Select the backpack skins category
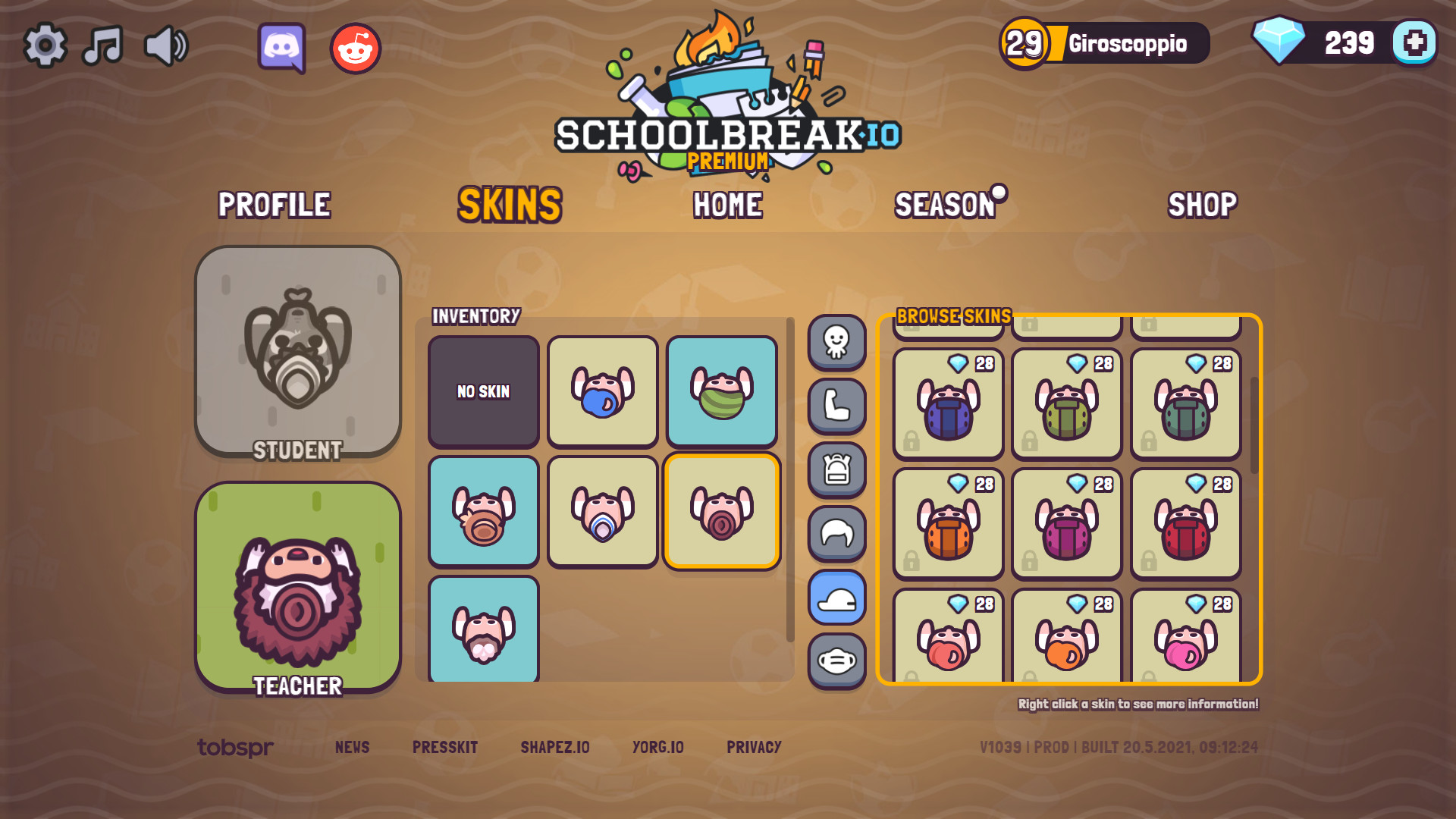1456x819 pixels. 836,469
